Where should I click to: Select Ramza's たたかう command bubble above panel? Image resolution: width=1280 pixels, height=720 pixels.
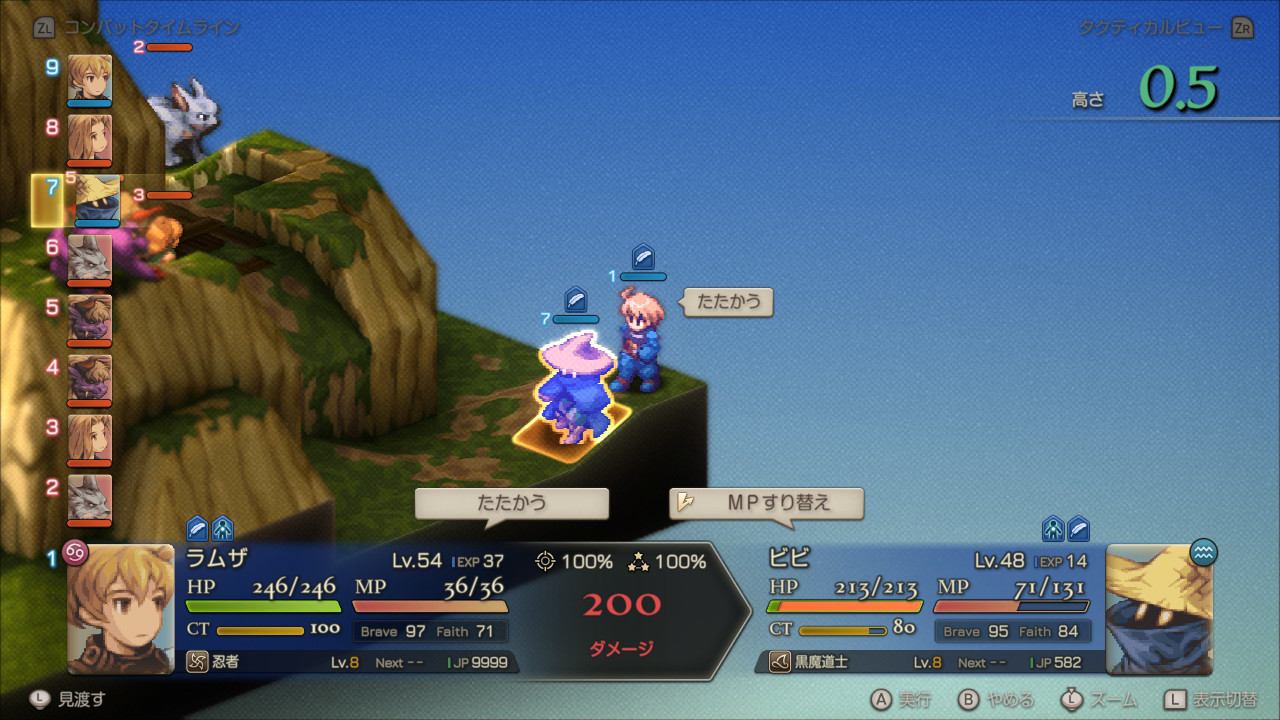[x=511, y=503]
